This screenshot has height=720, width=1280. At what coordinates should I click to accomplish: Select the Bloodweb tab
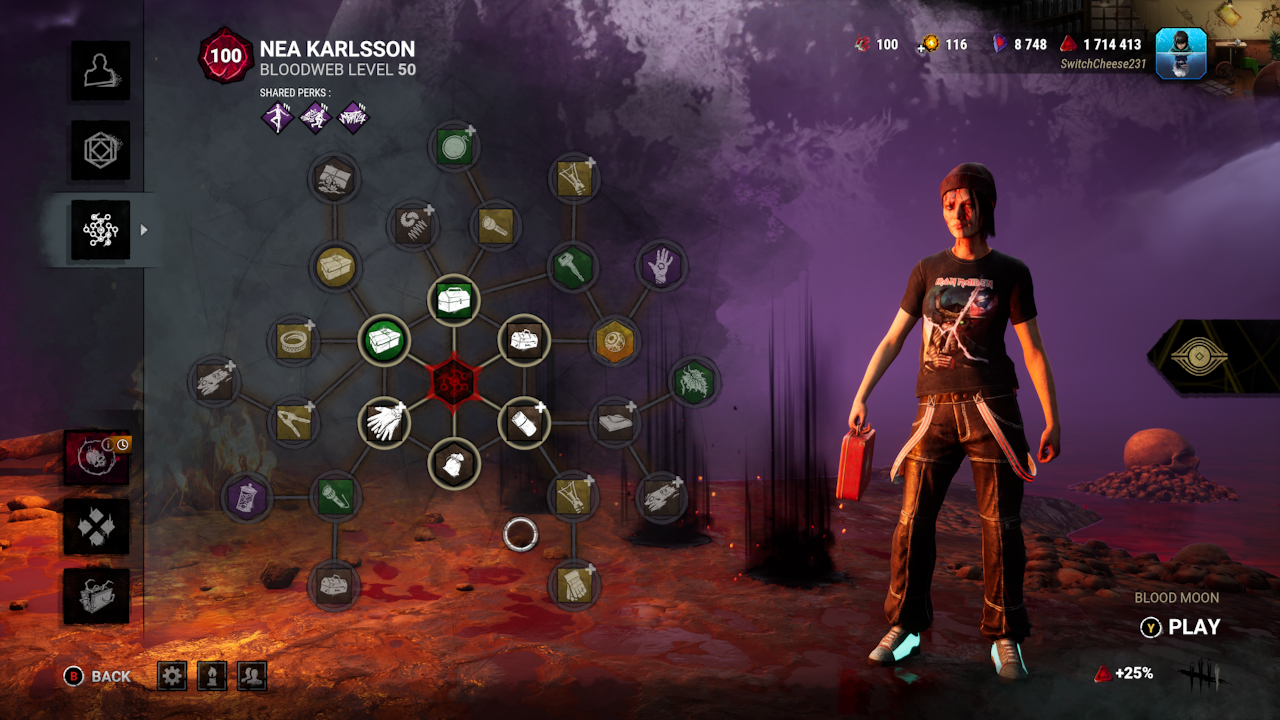pos(100,230)
